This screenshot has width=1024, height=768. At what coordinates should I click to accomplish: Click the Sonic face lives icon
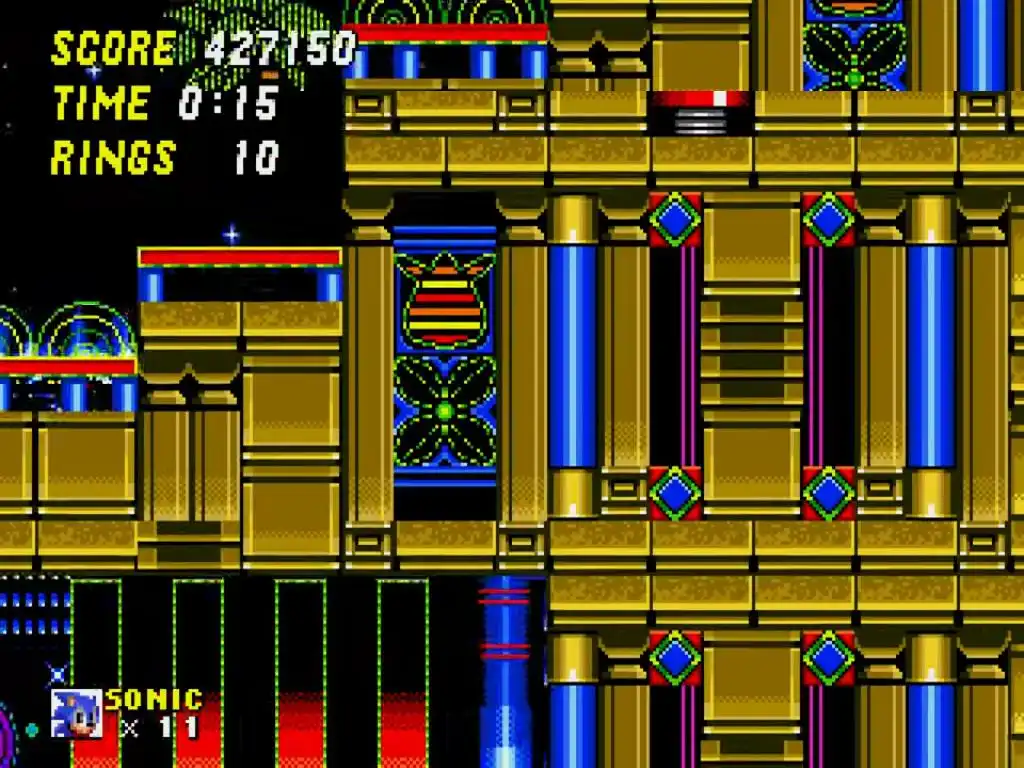pyautogui.click(x=76, y=713)
